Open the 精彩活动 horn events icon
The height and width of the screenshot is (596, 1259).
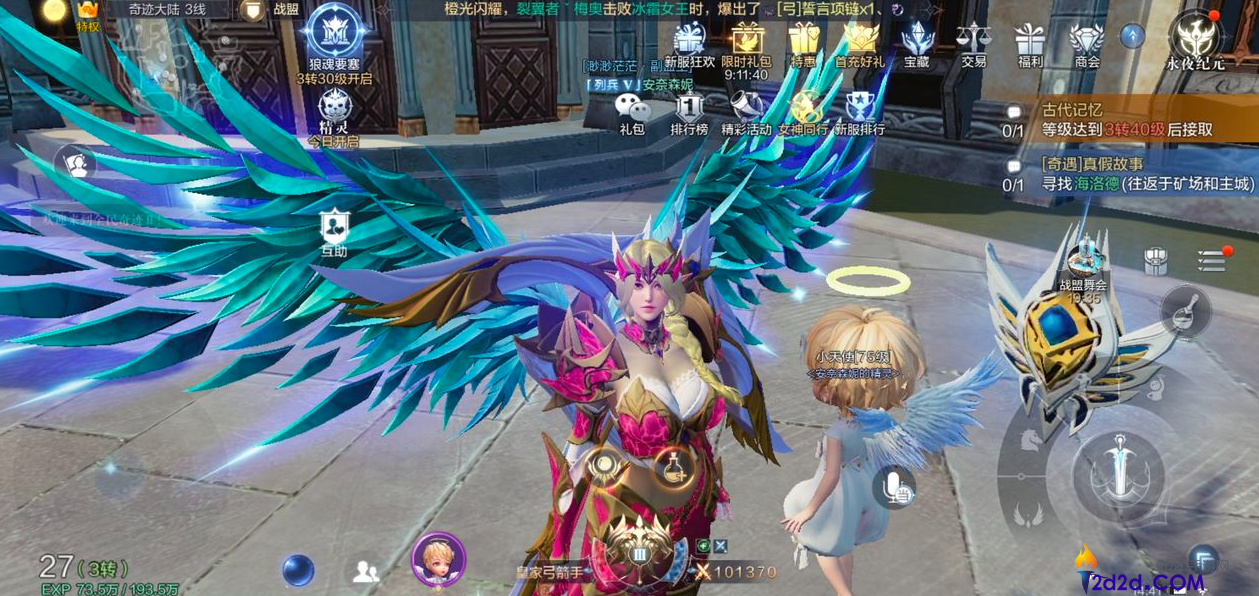pos(746,112)
